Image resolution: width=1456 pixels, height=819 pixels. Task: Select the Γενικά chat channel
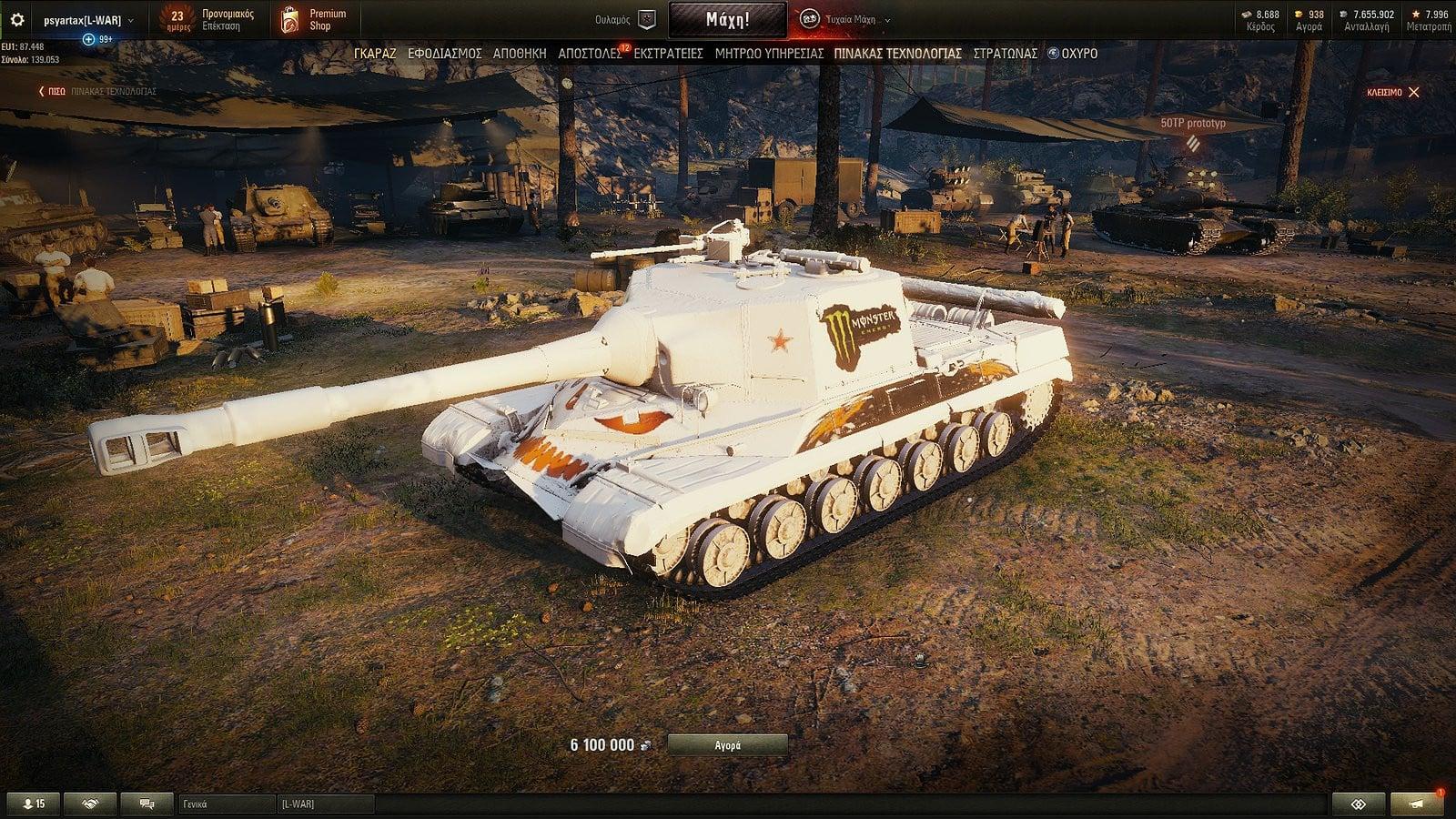click(x=227, y=804)
